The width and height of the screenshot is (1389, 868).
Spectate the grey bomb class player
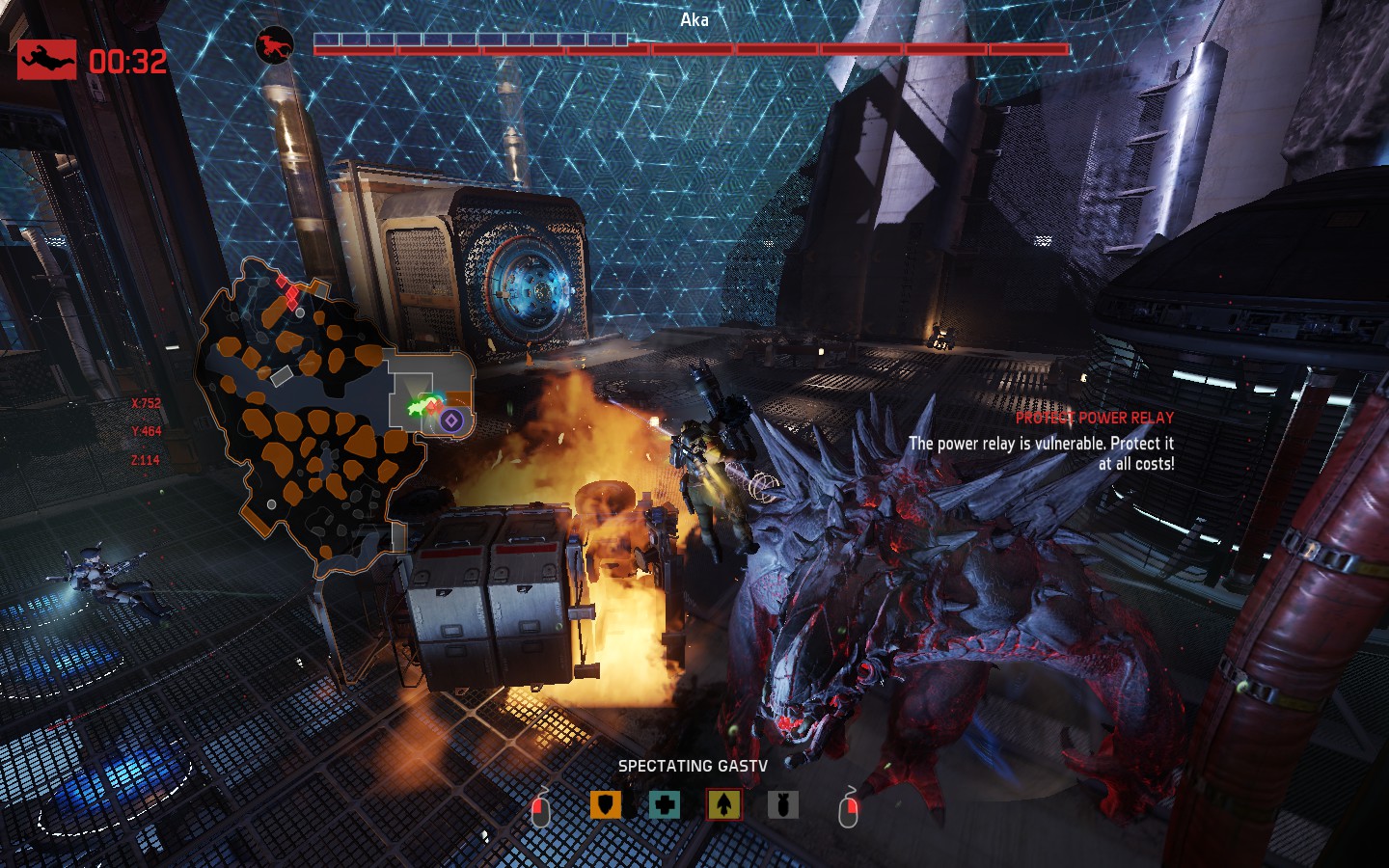[x=782, y=804]
